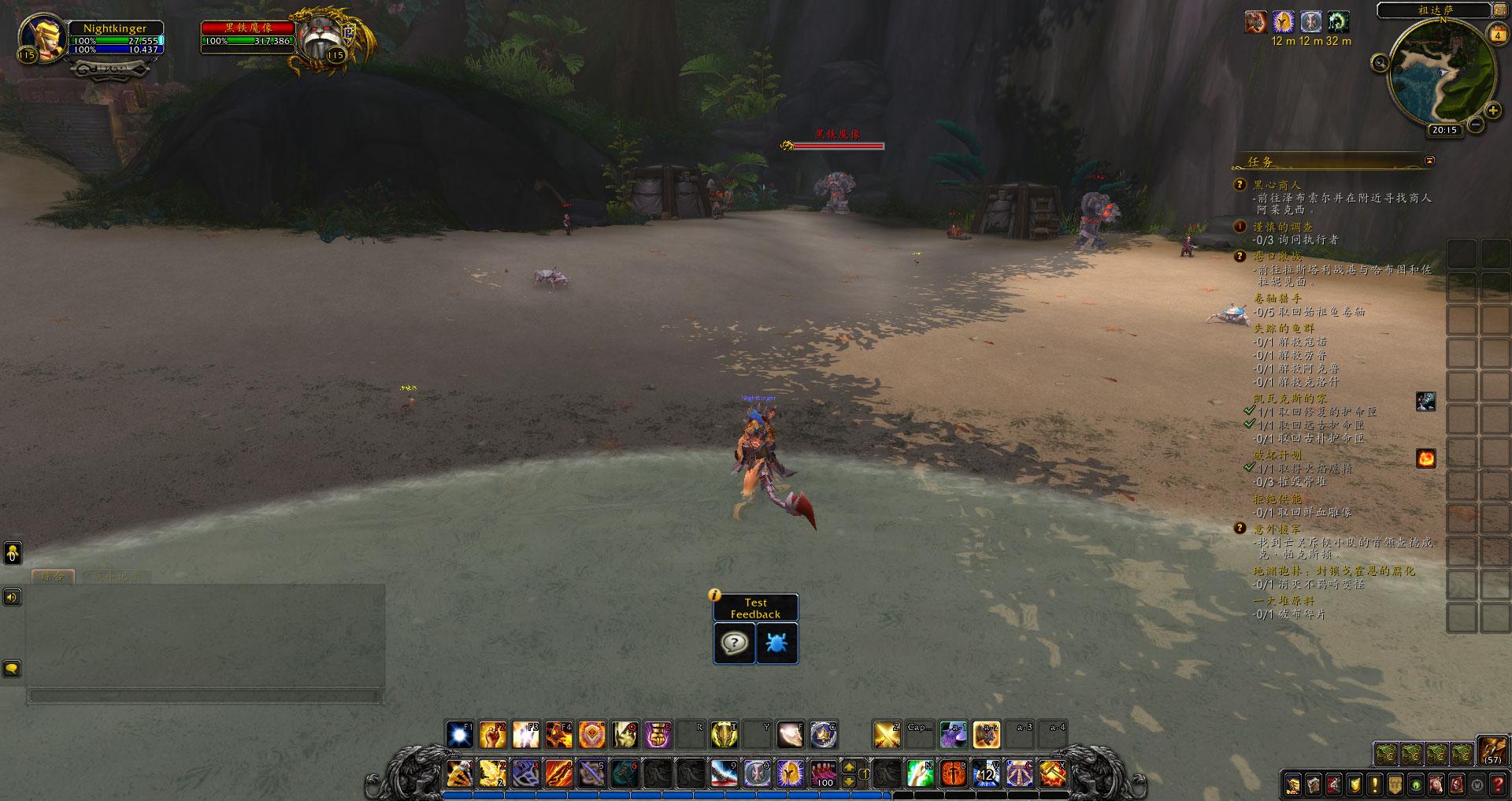Collapse the quest tracker panel
Screen dimensions: 1512x801
point(1430,161)
